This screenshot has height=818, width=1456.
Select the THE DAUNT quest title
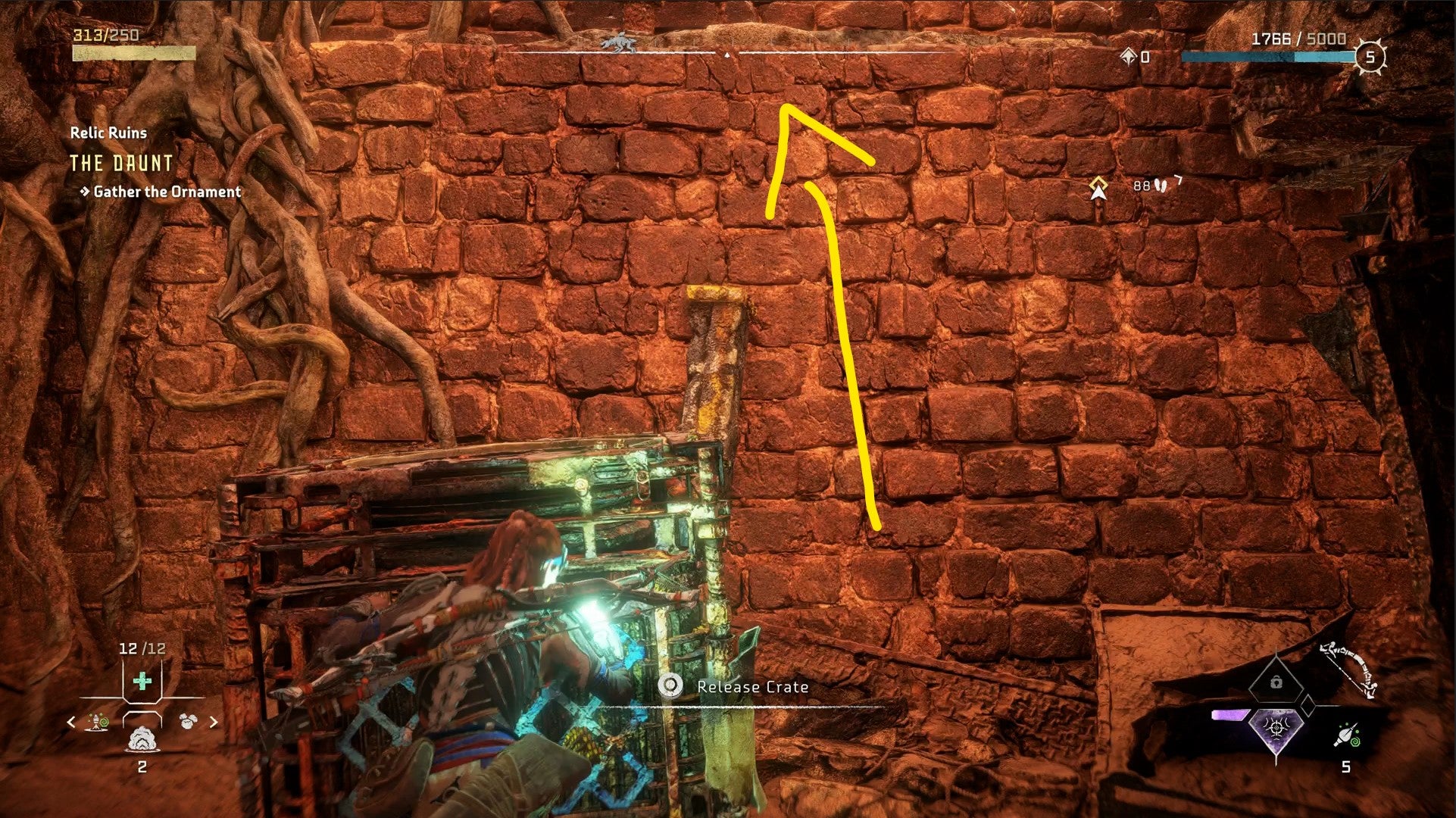coord(123,163)
